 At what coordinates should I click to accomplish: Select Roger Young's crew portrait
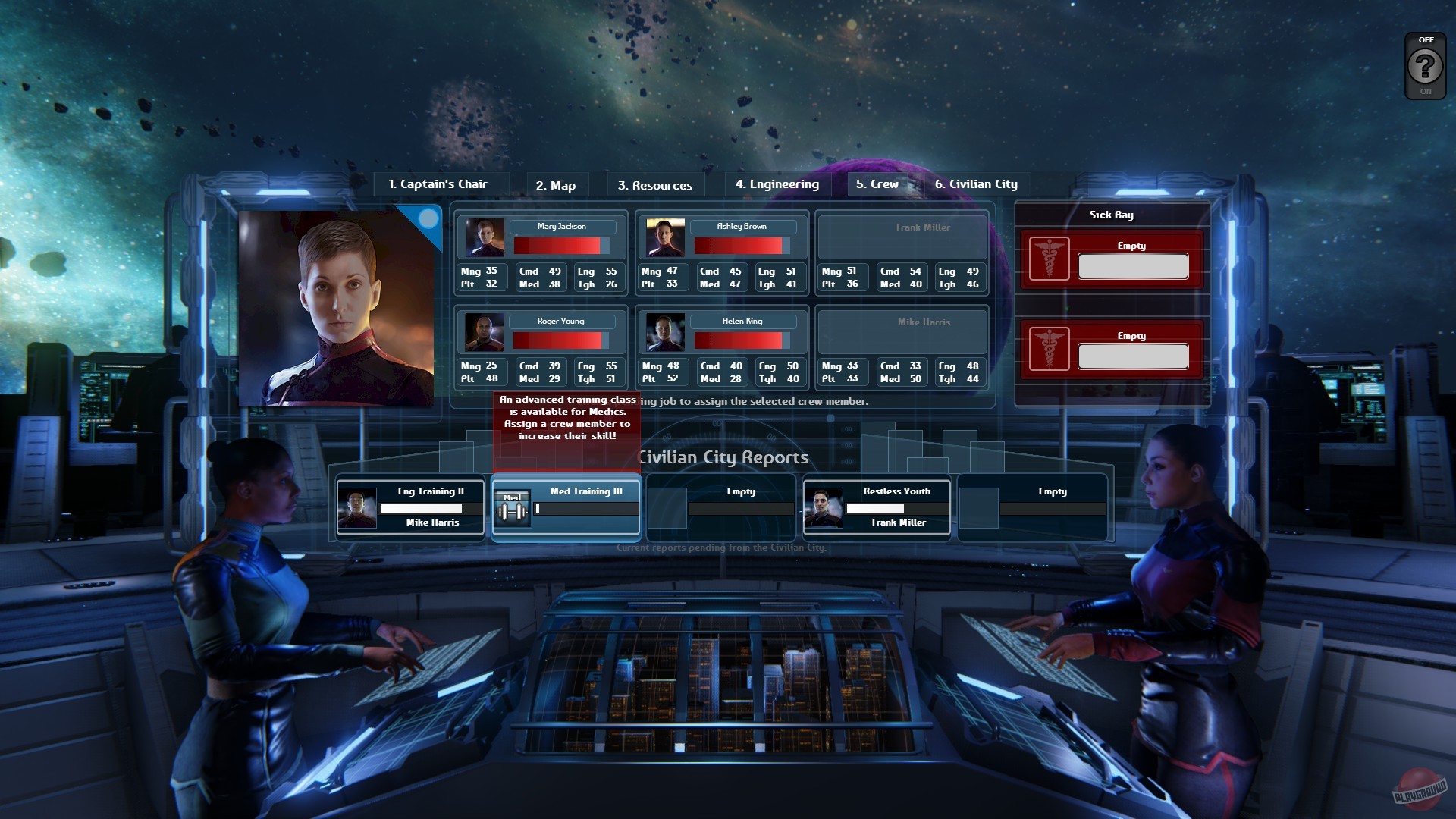tap(485, 331)
